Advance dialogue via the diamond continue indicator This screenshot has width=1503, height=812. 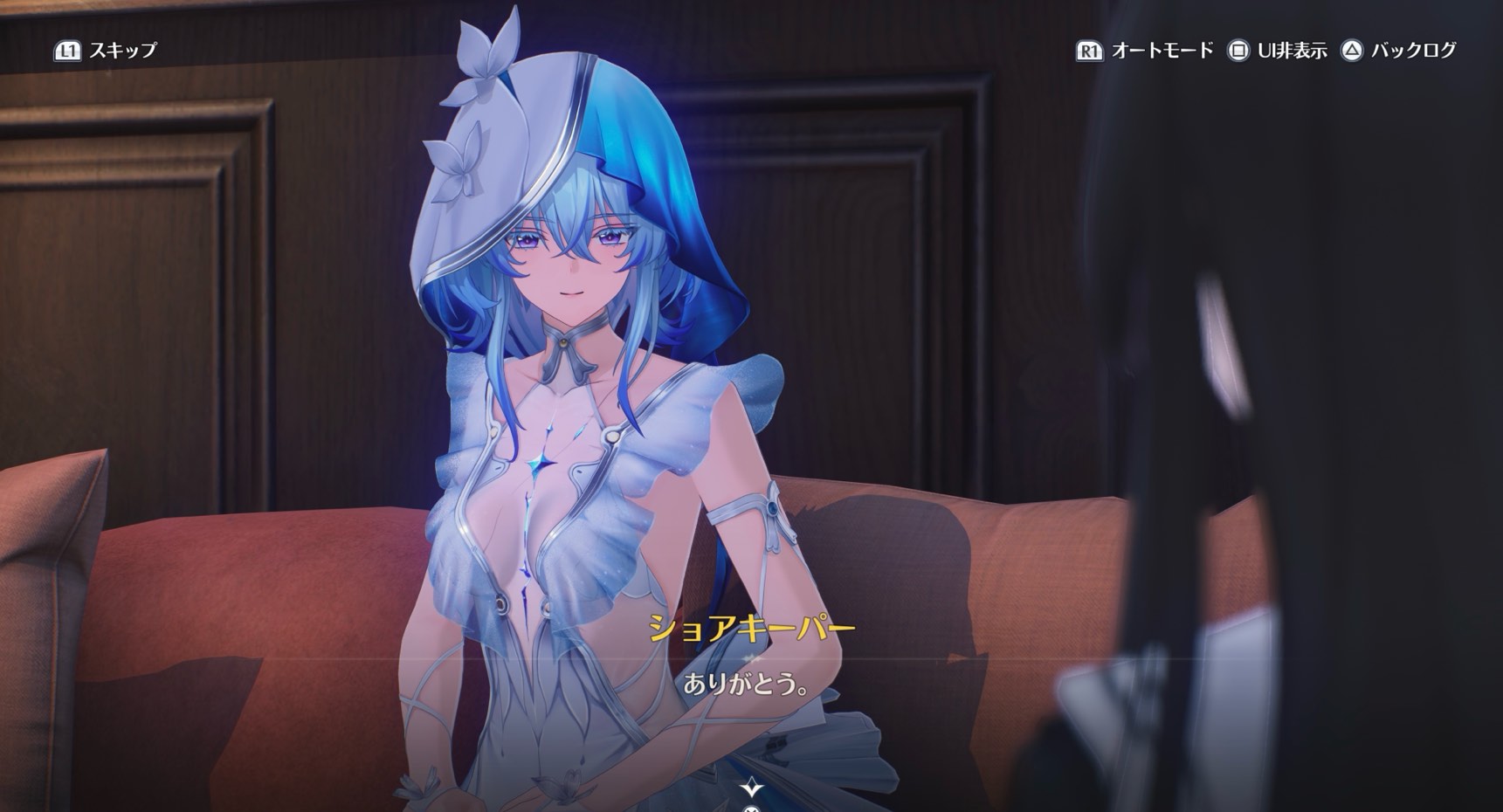751,788
